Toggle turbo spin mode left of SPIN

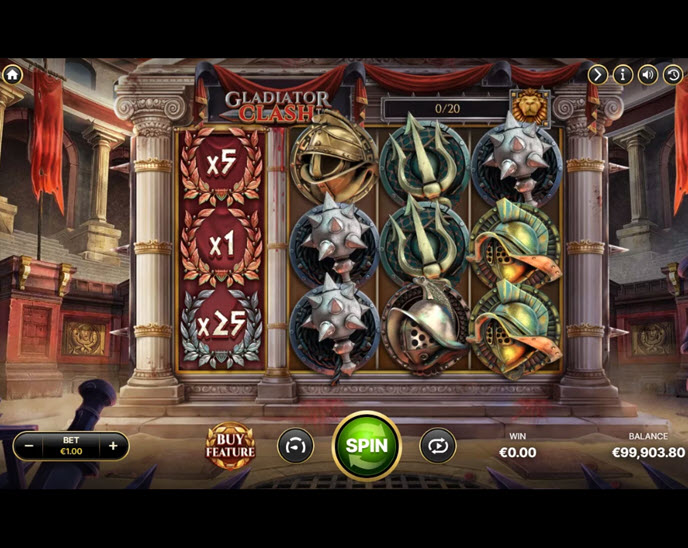tap(294, 446)
